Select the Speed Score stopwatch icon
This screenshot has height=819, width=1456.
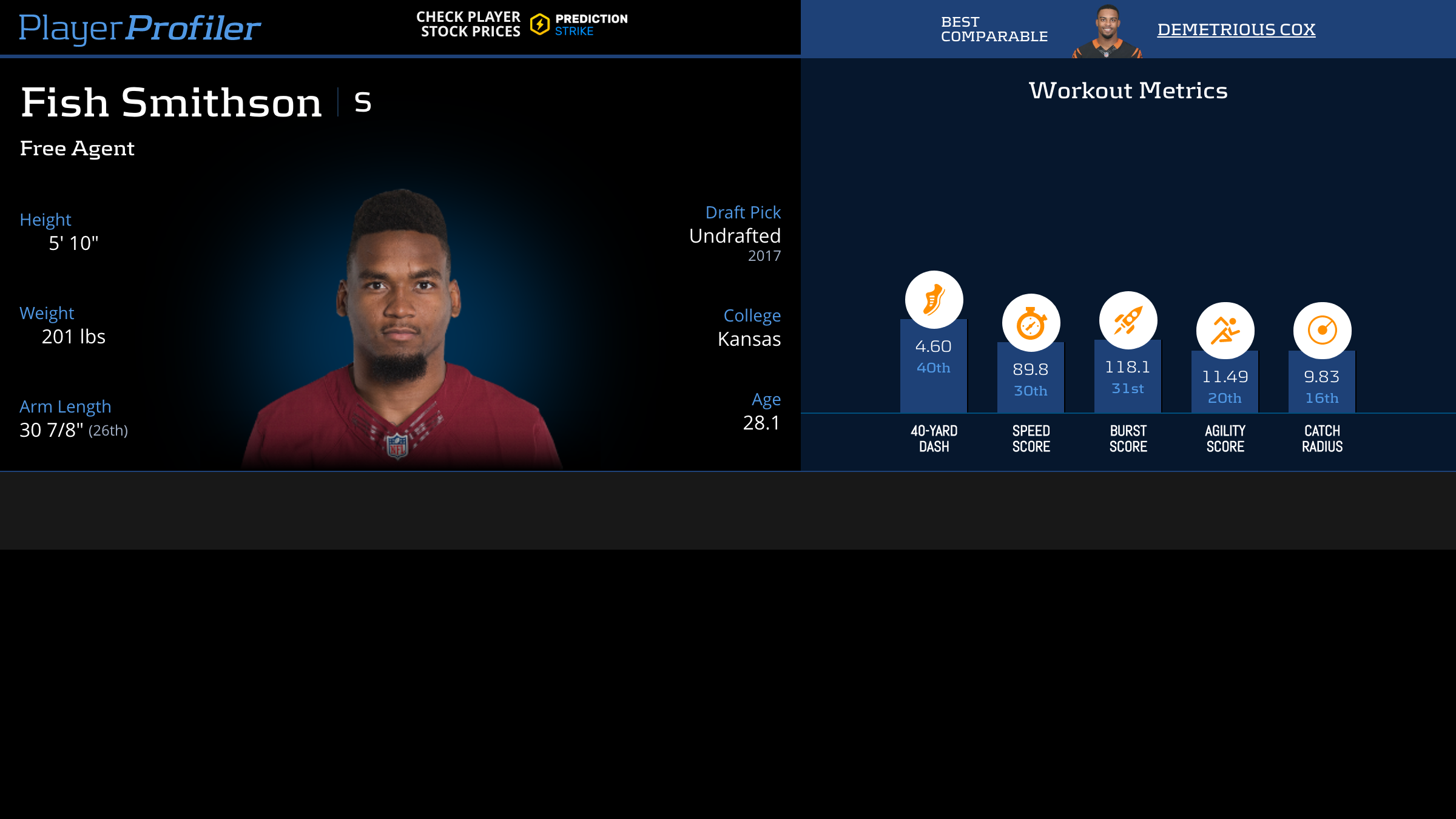(1031, 323)
